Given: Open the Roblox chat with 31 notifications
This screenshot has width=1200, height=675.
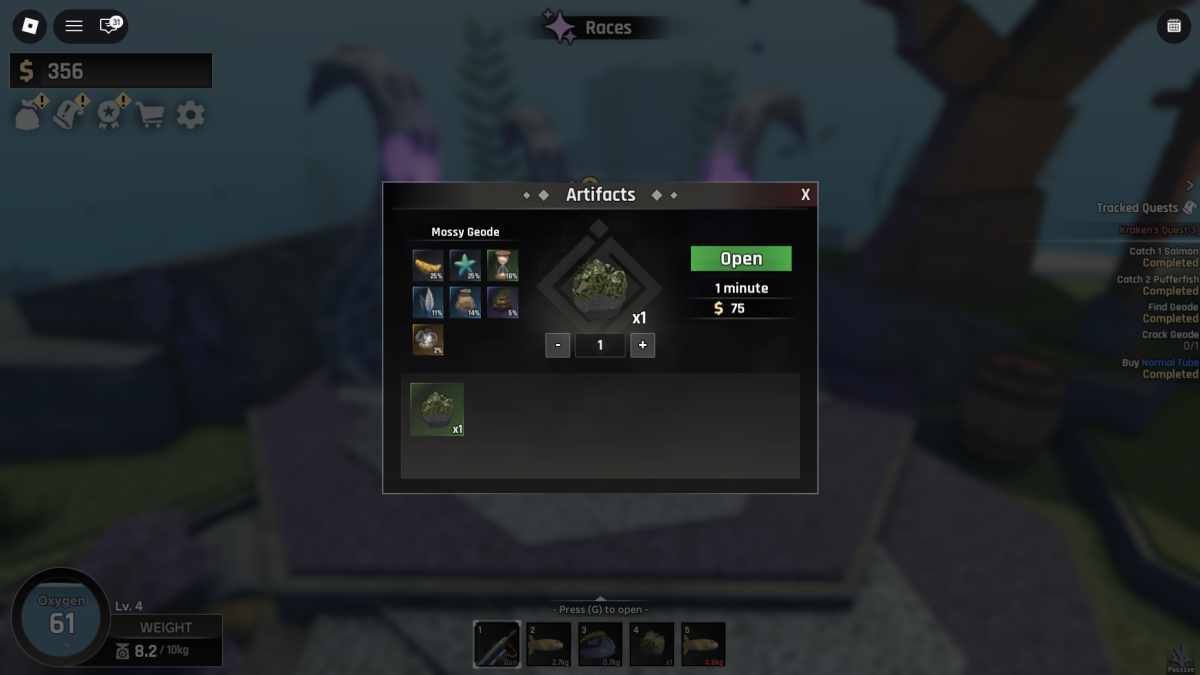Looking at the screenshot, I should (109, 26).
